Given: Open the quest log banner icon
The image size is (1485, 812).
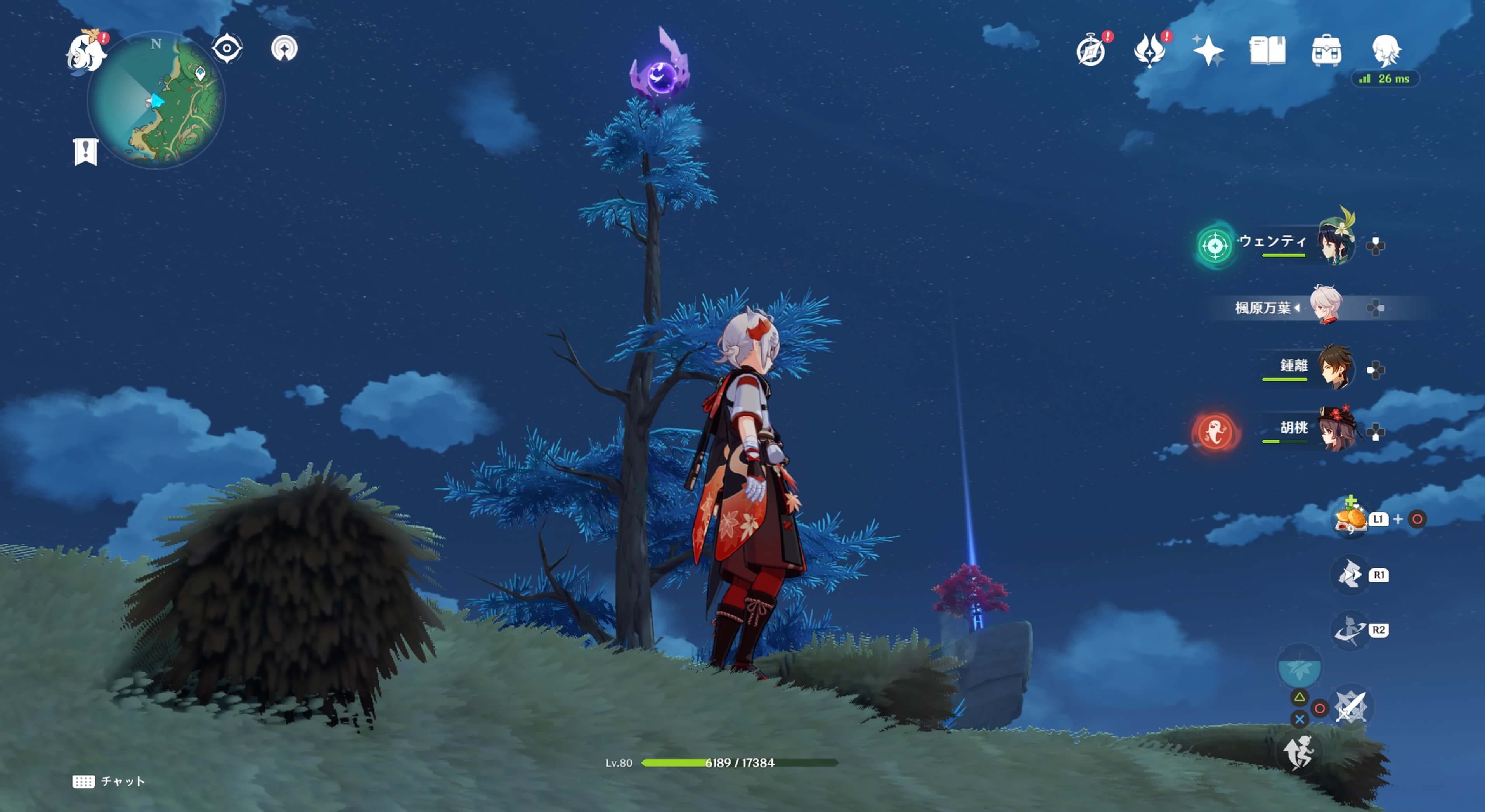Looking at the screenshot, I should [86, 152].
